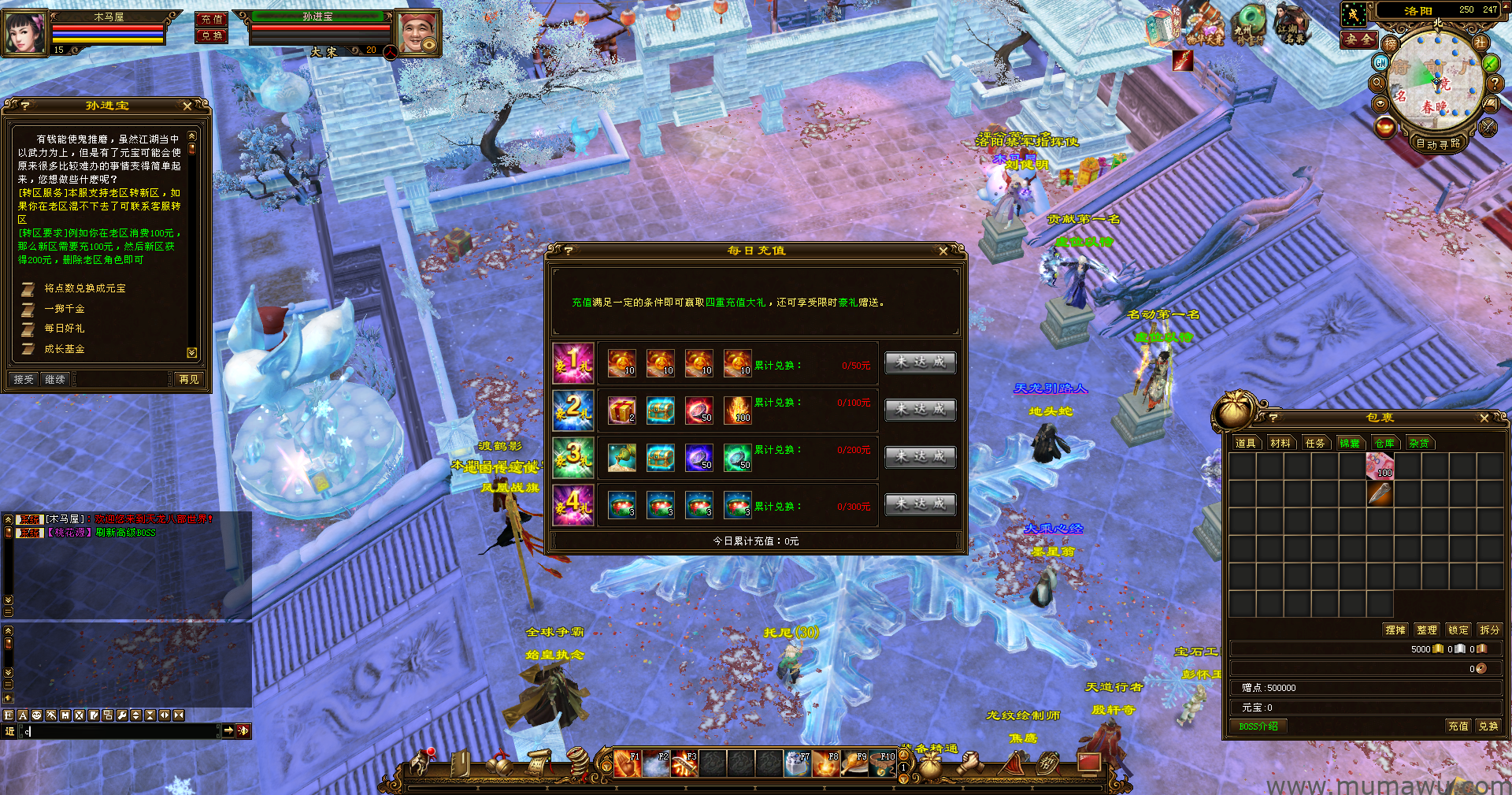
Task: Click 未达成 button for the 300元 tier
Action: (920, 504)
